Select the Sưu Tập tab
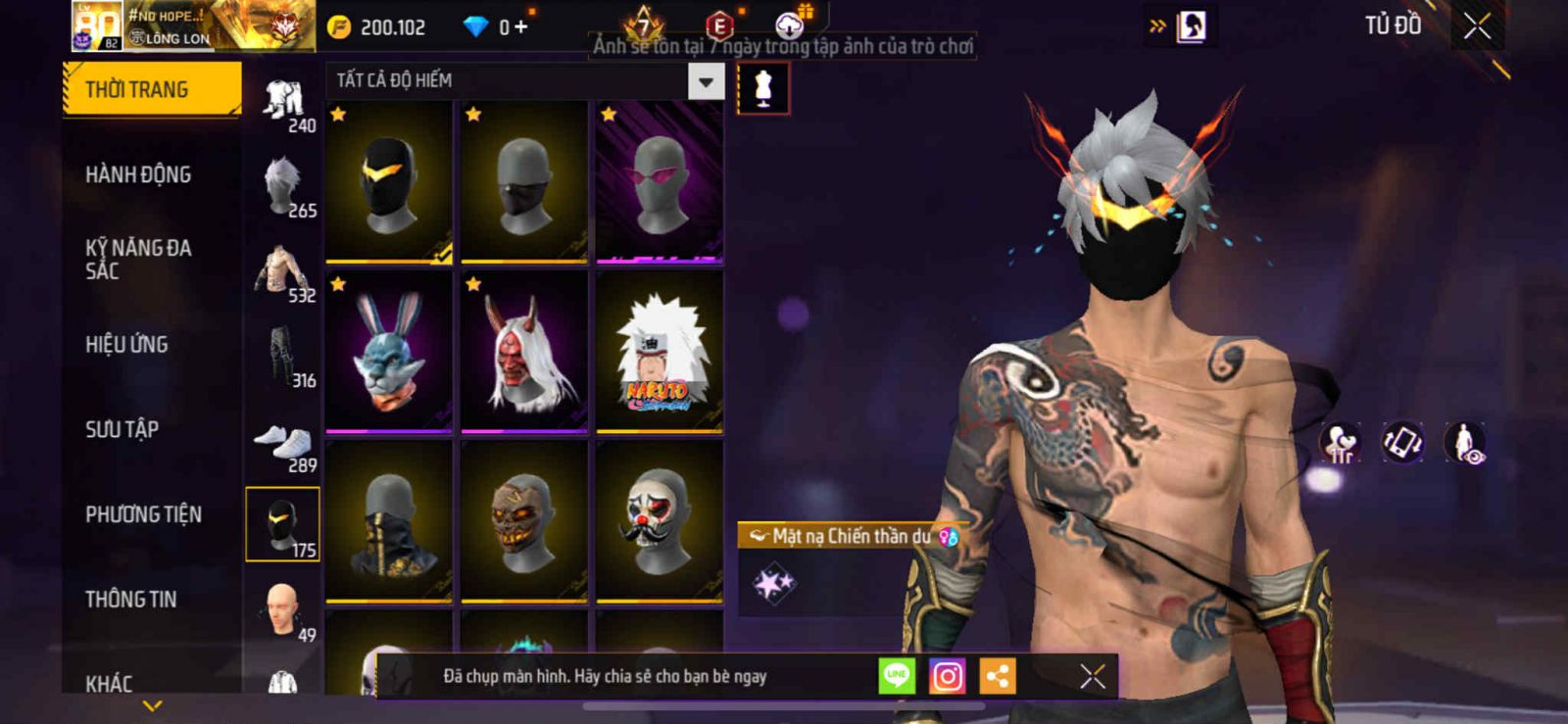 (122, 429)
